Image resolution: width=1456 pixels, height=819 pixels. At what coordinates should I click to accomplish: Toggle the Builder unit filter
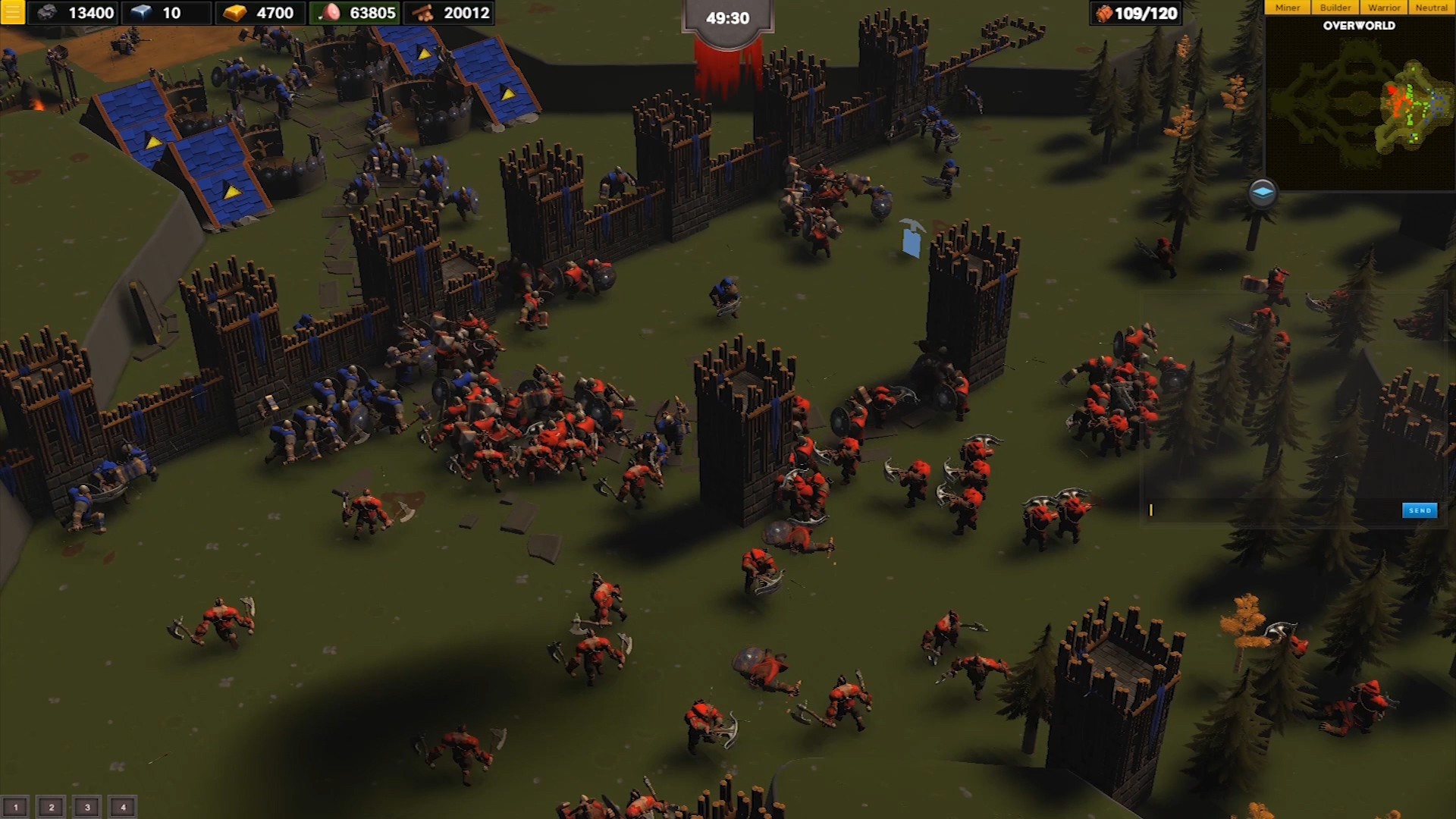click(x=1335, y=7)
